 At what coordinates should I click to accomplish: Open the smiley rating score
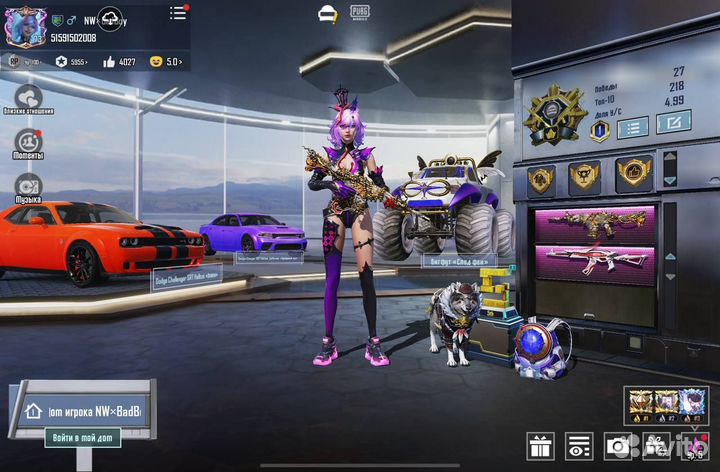click(165, 62)
